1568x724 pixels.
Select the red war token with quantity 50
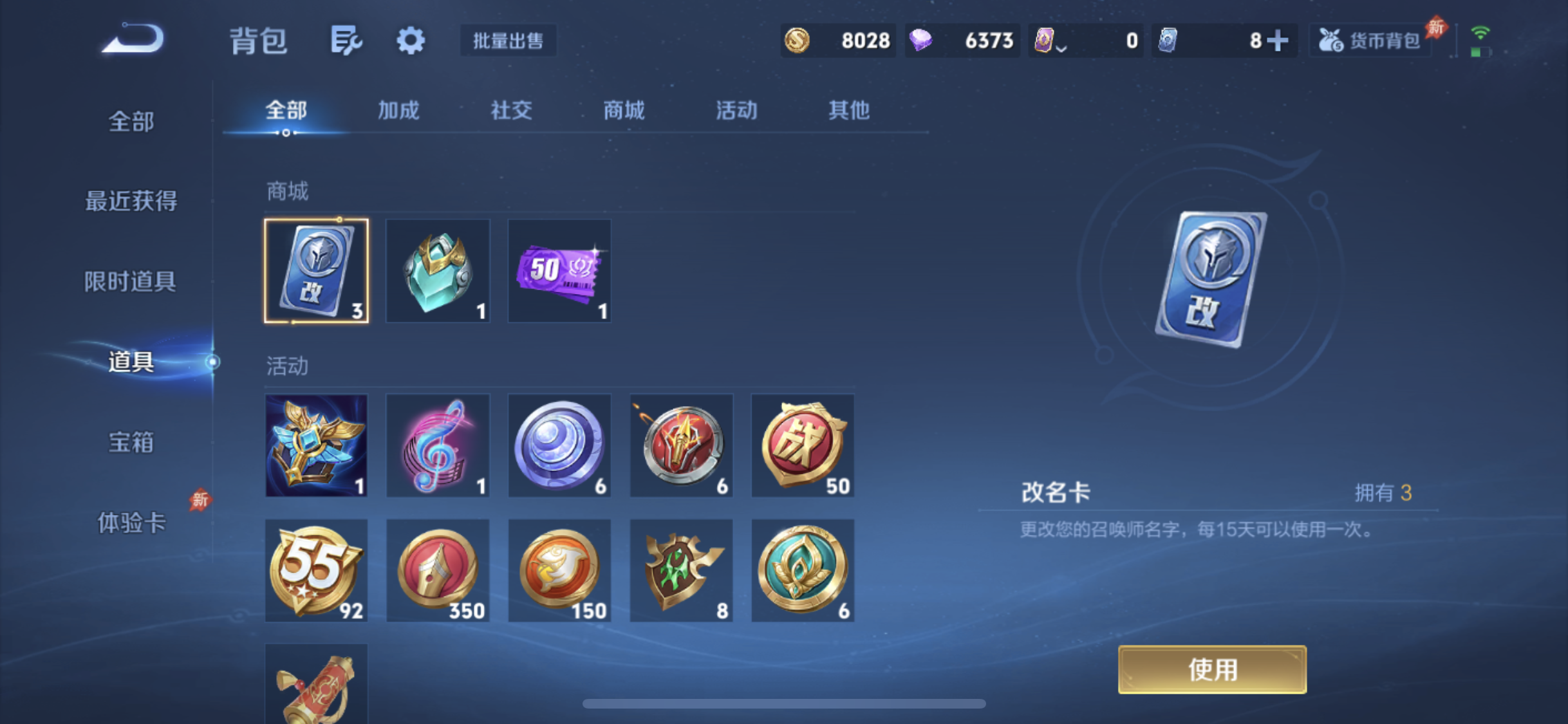(x=803, y=445)
